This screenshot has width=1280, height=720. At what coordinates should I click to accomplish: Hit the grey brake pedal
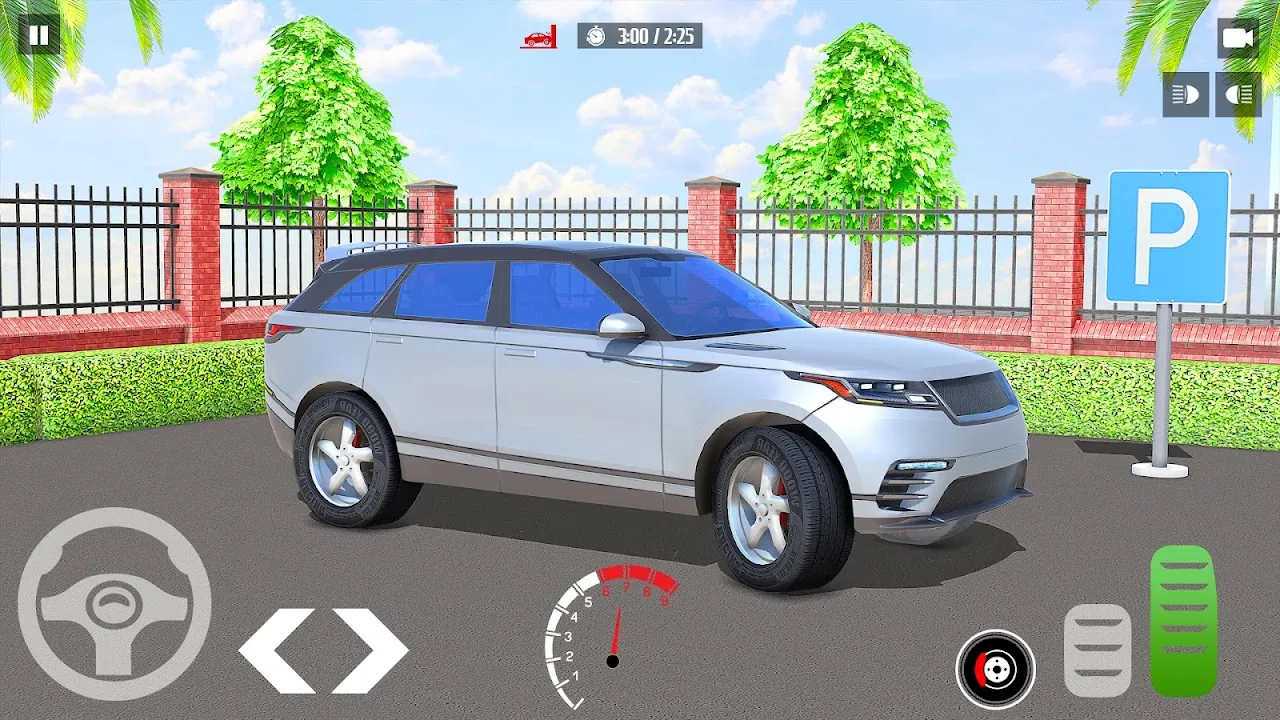[1097, 650]
